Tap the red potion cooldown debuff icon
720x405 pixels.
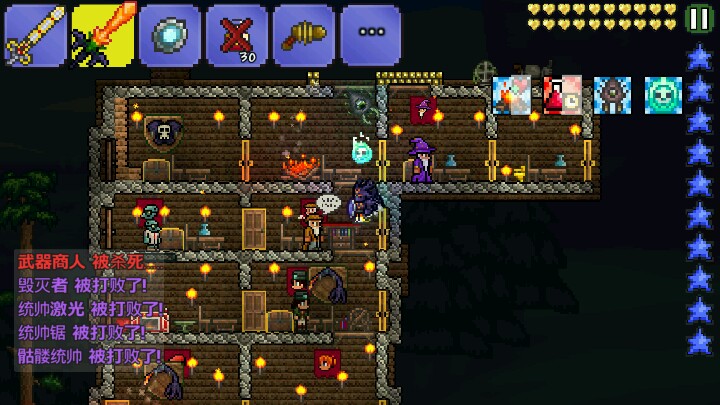[562, 95]
